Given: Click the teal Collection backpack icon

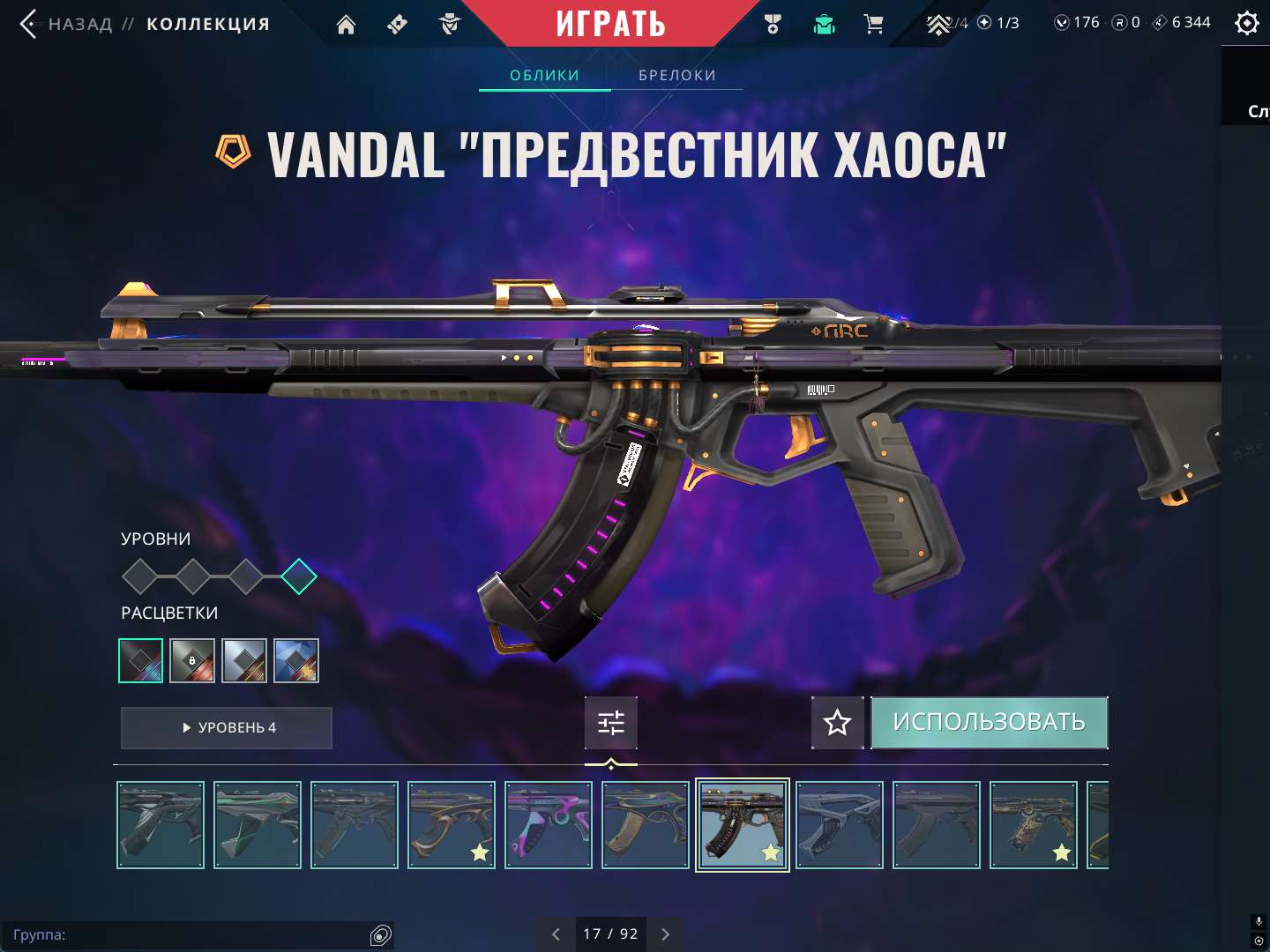Looking at the screenshot, I should pos(823,24).
